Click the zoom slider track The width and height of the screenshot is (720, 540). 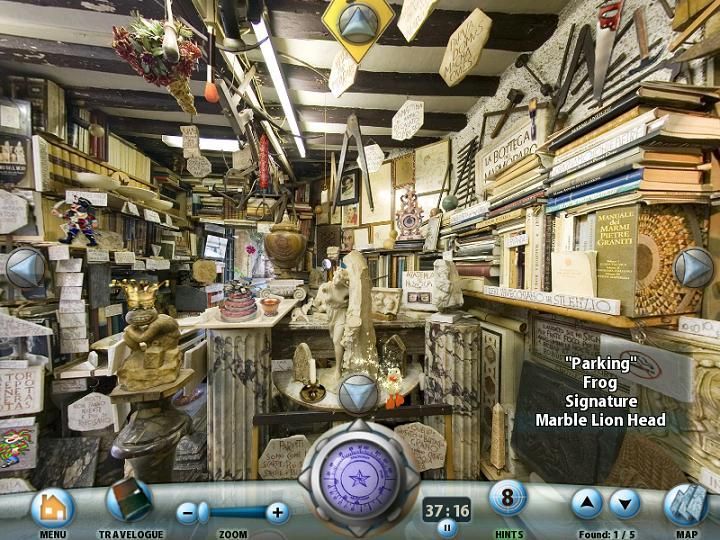233,513
